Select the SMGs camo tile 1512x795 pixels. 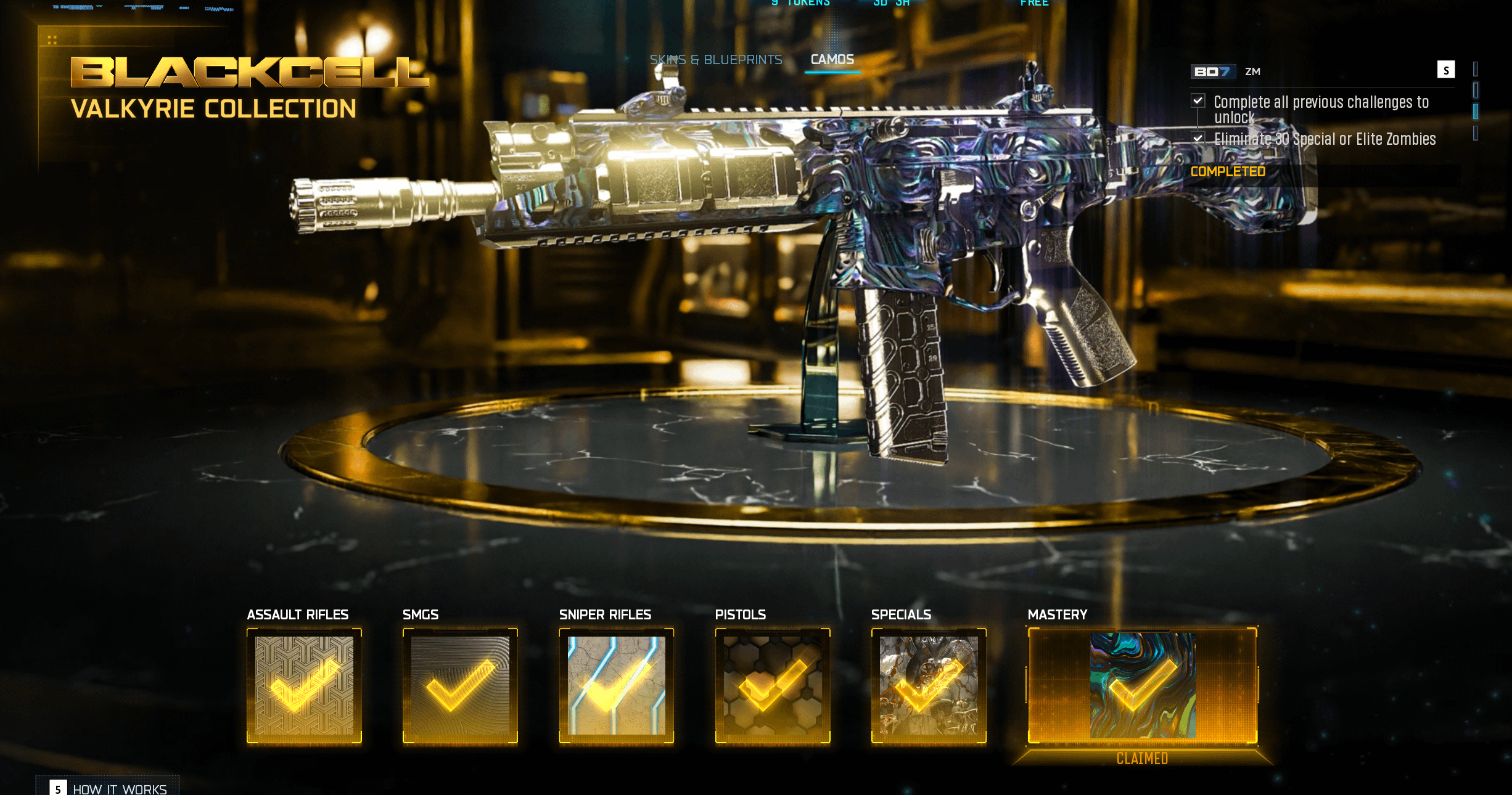point(460,685)
